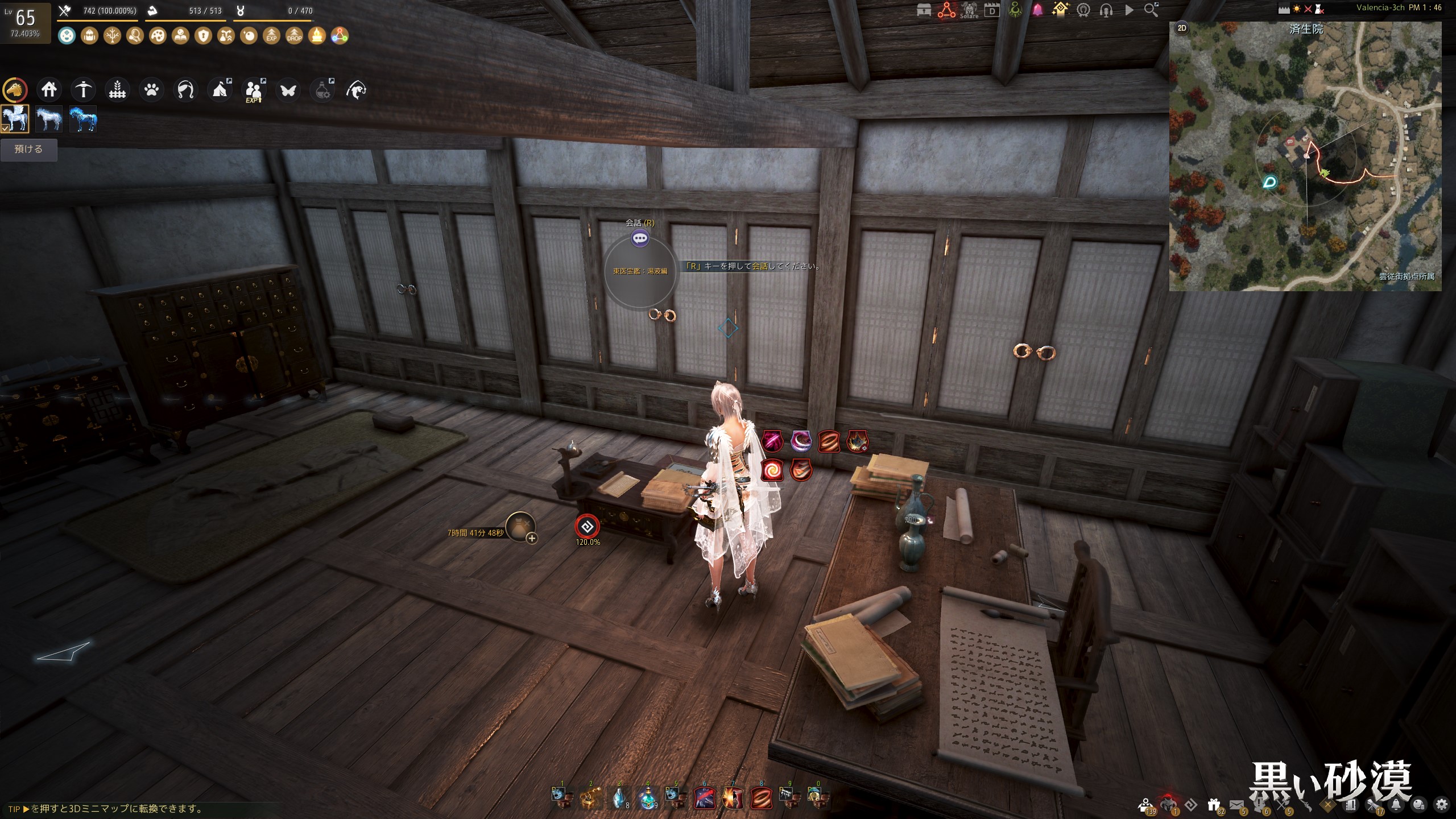Select the winged white horse thumbnail
The image size is (1456, 819).
[x=15, y=119]
